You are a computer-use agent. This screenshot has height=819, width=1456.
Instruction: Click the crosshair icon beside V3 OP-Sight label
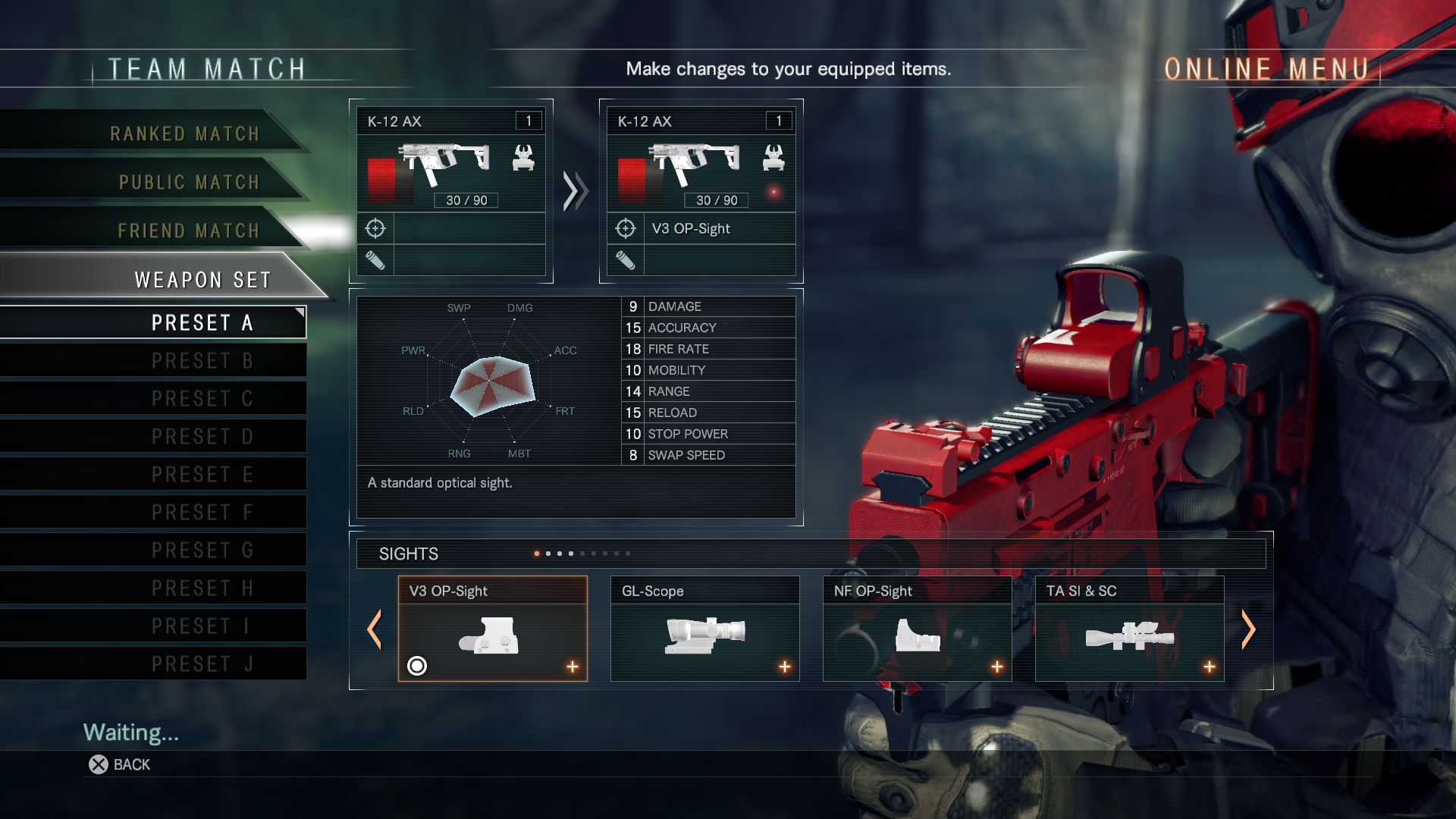[626, 228]
